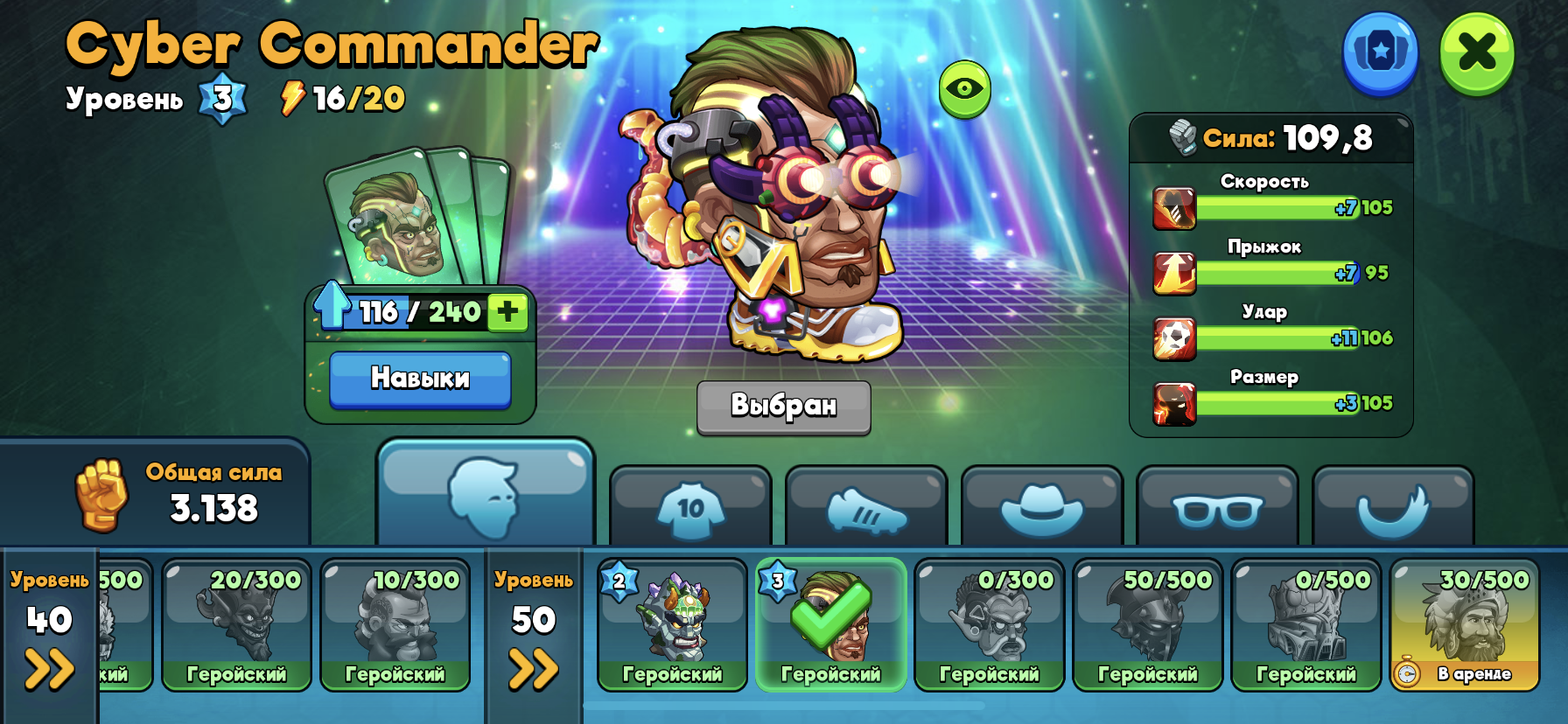
Task: Open the number 10 jersey tab
Action: (690, 507)
